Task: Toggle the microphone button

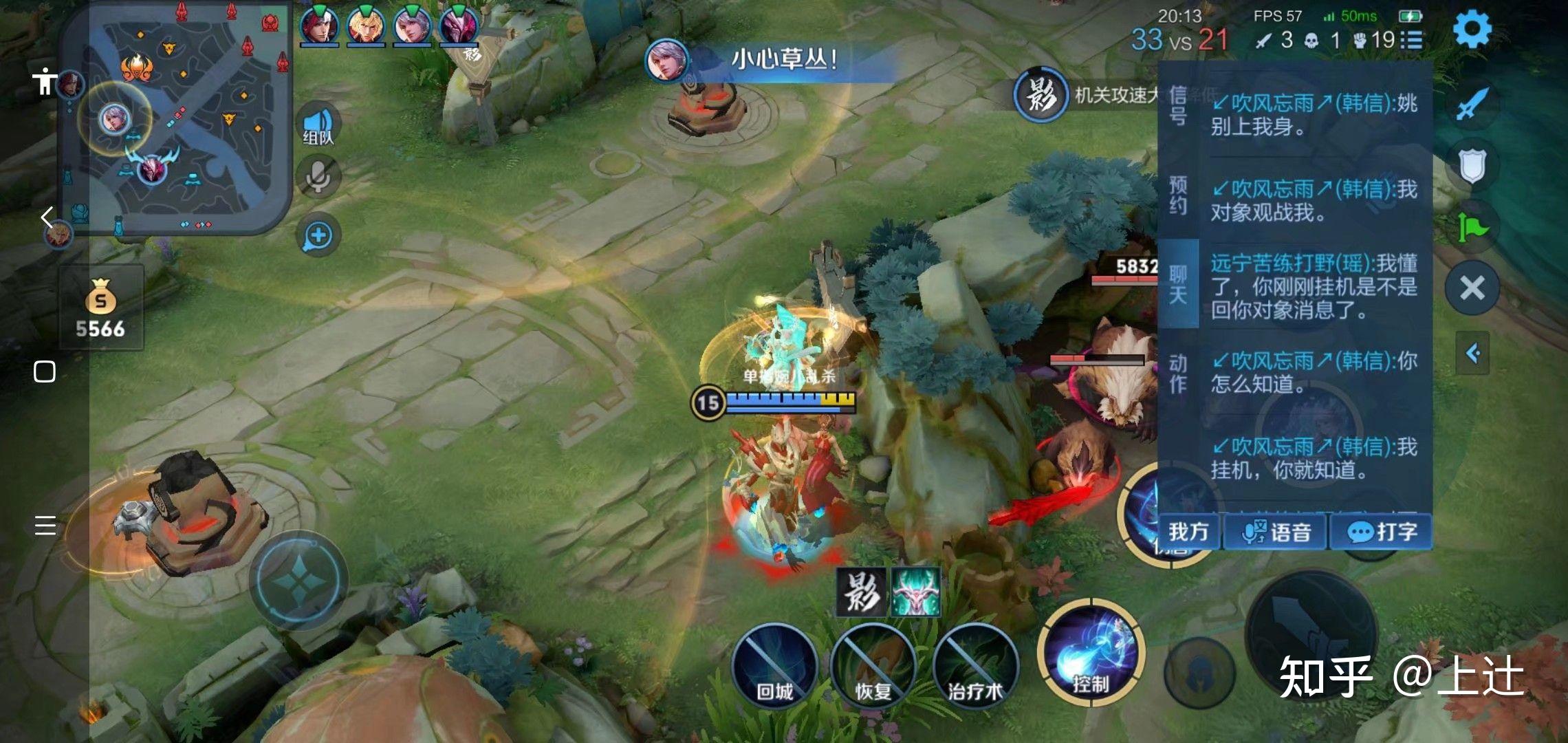Action: coord(318,176)
